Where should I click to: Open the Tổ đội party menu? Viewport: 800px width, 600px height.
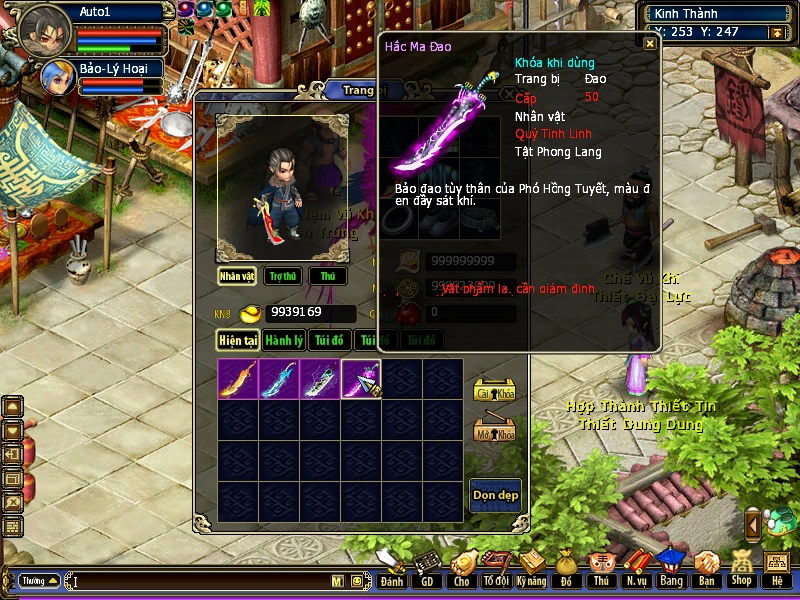(496, 566)
